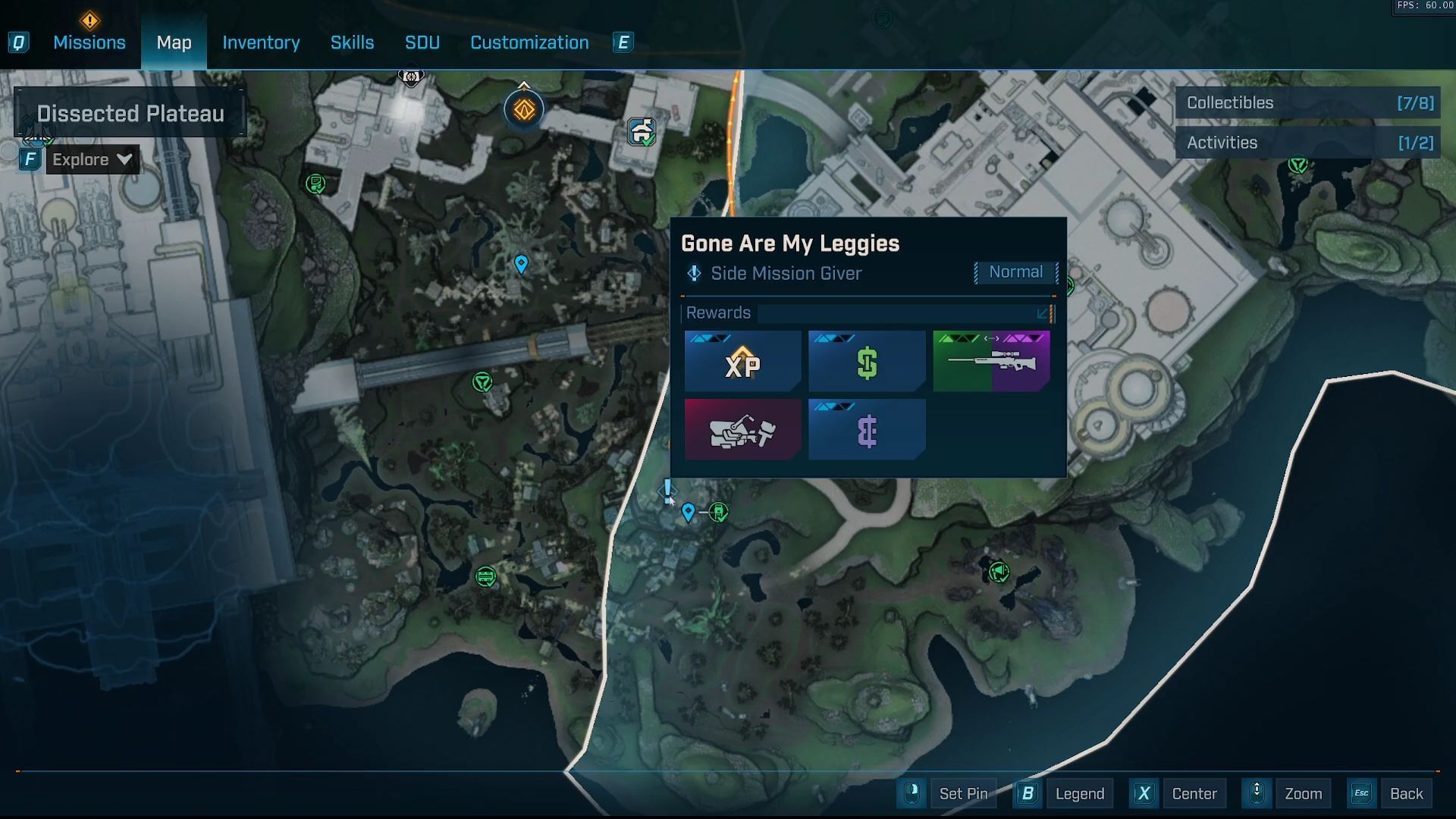This screenshot has width=1456, height=819.
Task: Click the speaker icon in the southeast map area
Action: tap(1000, 573)
